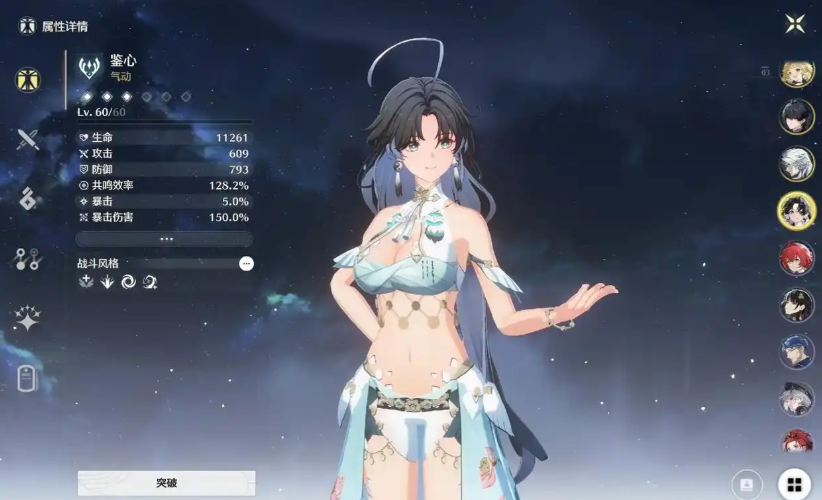Close the character screen with the X

[795, 24]
